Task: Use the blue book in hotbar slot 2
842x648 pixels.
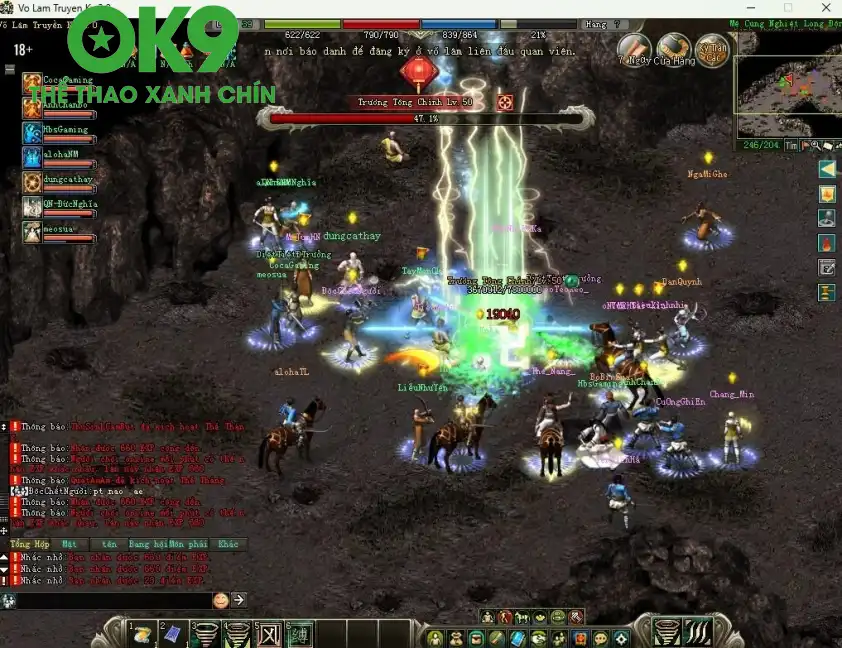Action: [x=172, y=634]
